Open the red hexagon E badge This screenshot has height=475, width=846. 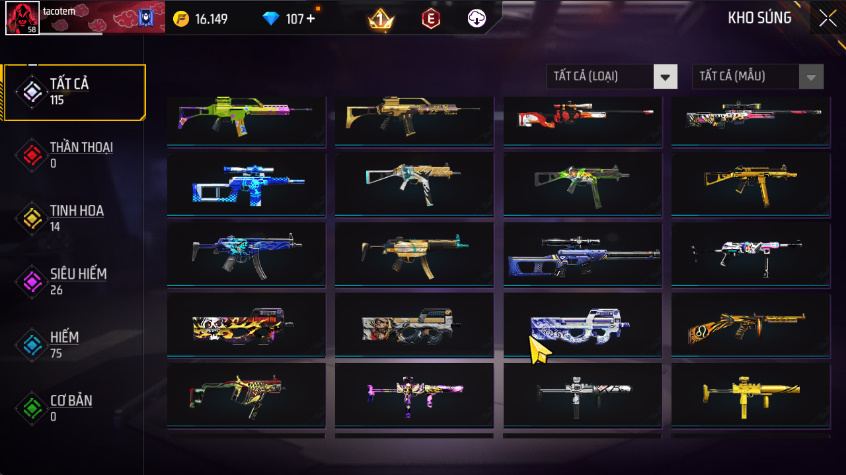click(x=431, y=19)
